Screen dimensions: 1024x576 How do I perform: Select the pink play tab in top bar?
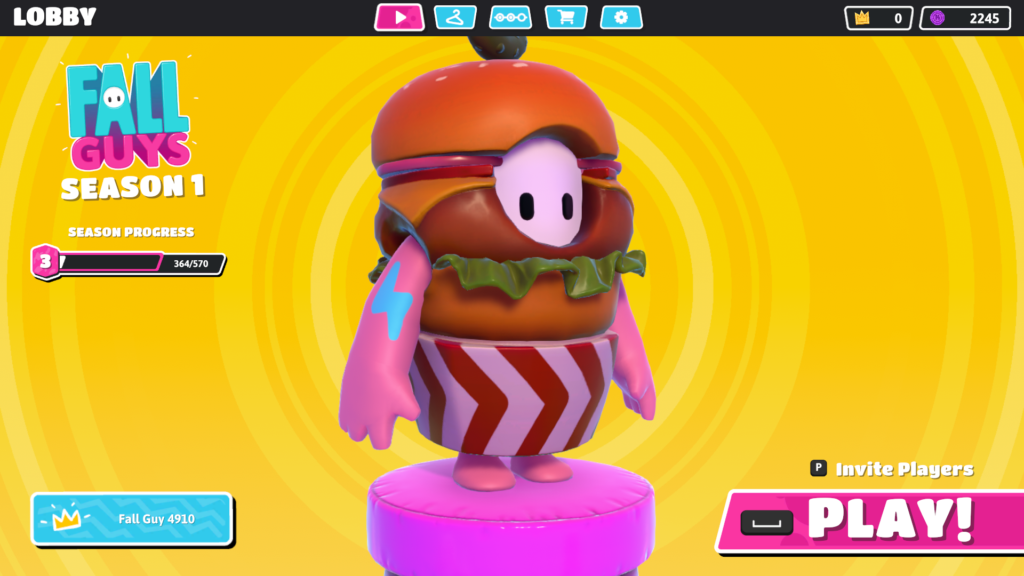click(x=399, y=17)
